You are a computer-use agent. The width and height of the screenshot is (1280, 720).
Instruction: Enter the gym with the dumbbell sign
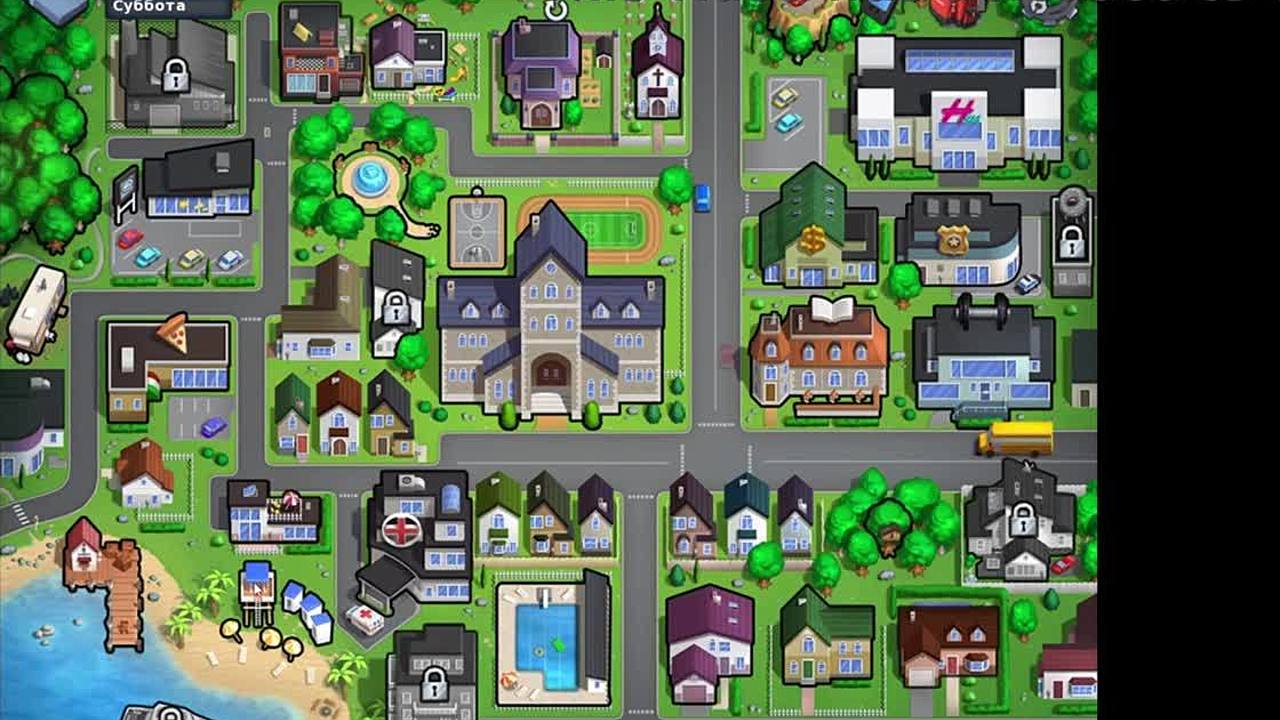982,355
